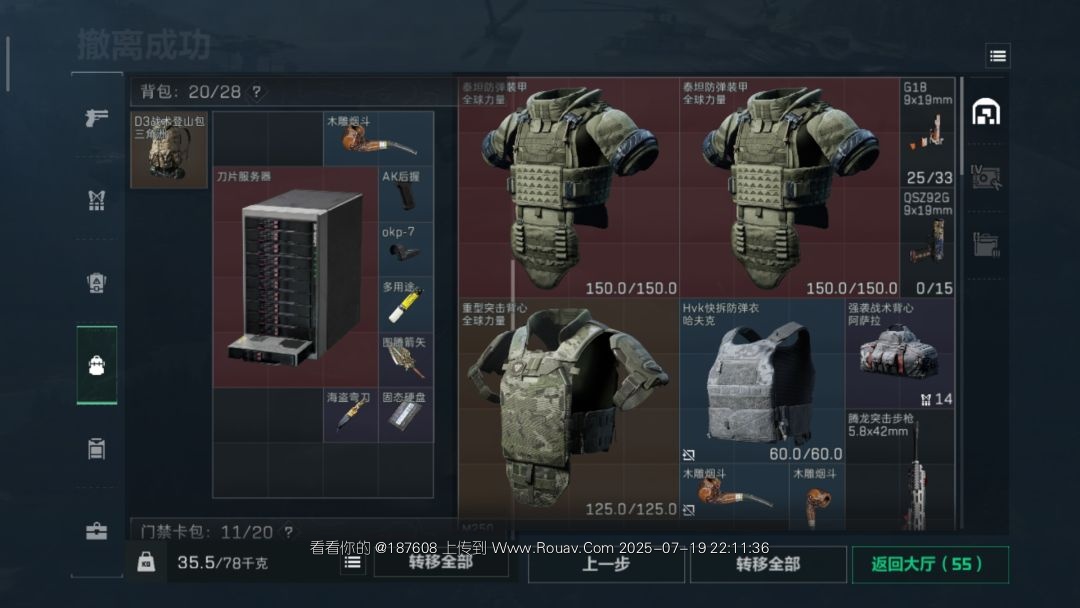Open the pistol weapons tab in sidebar
This screenshot has height=608, width=1080.
(x=97, y=118)
